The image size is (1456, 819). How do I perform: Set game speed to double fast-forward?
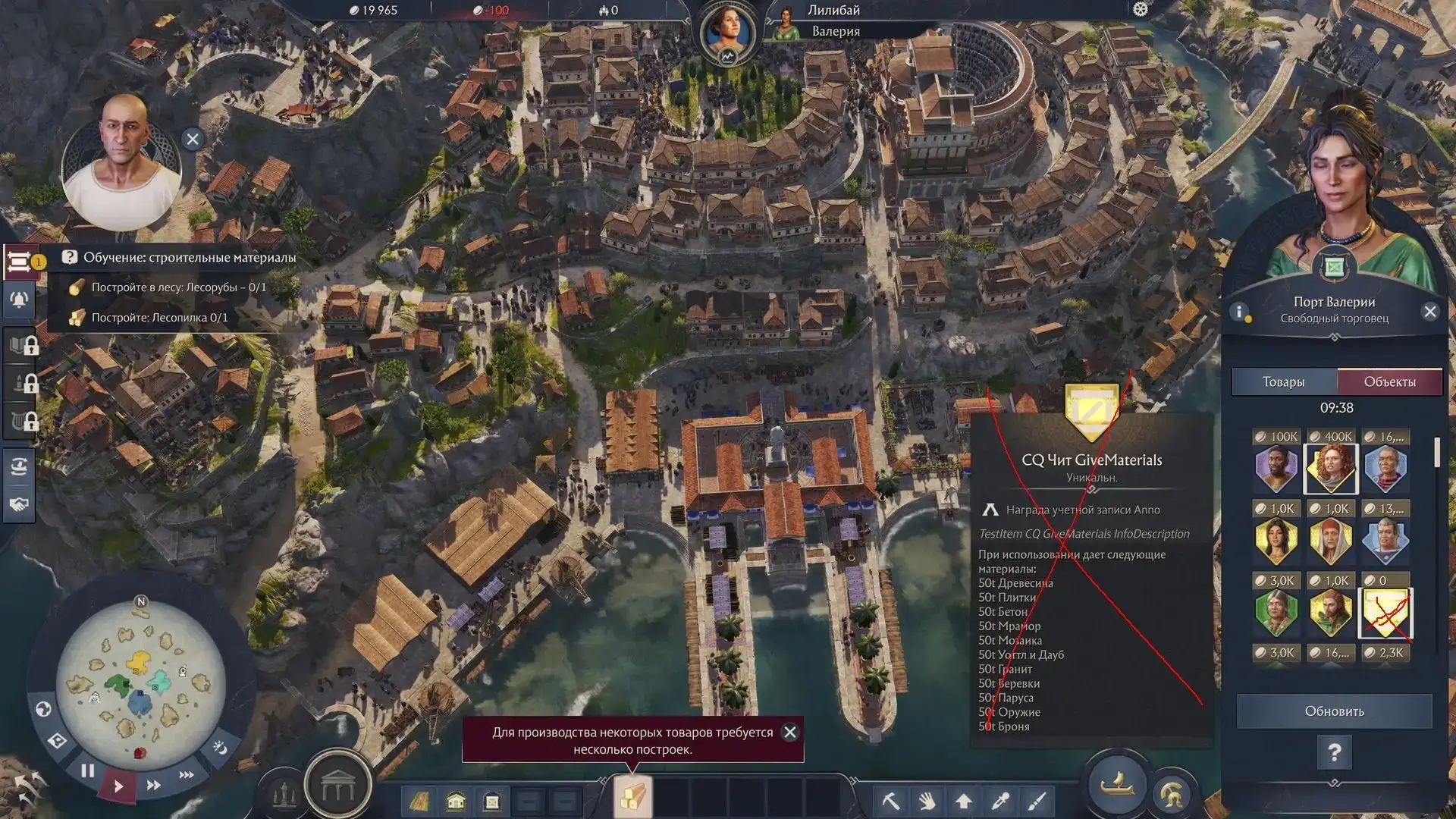click(x=153, y=786)
